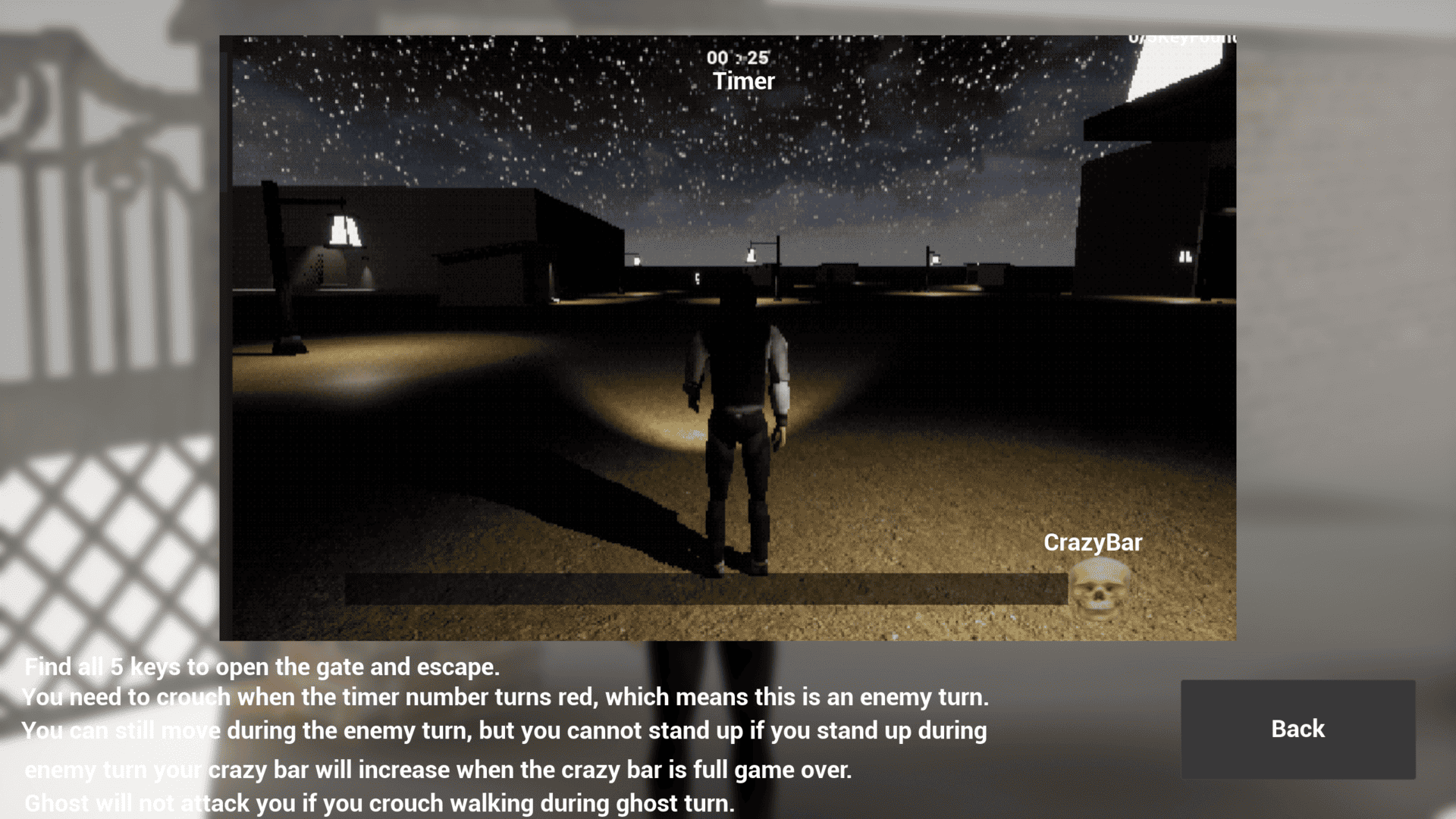
Task: Click the gameplay screenshot thumbnail
Action: click(728, 337)
